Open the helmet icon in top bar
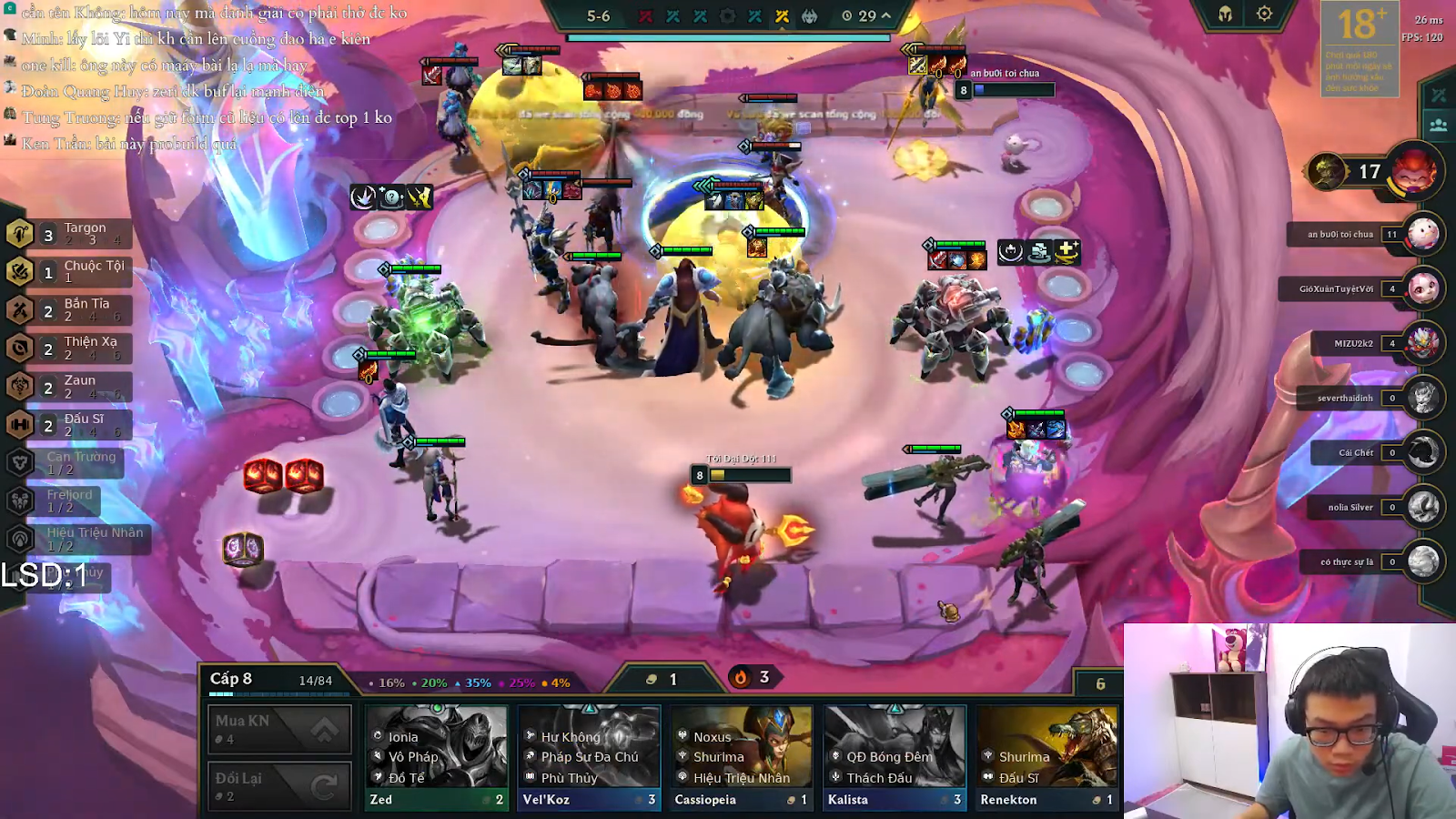The image size is (1456, 819). 1226,14
